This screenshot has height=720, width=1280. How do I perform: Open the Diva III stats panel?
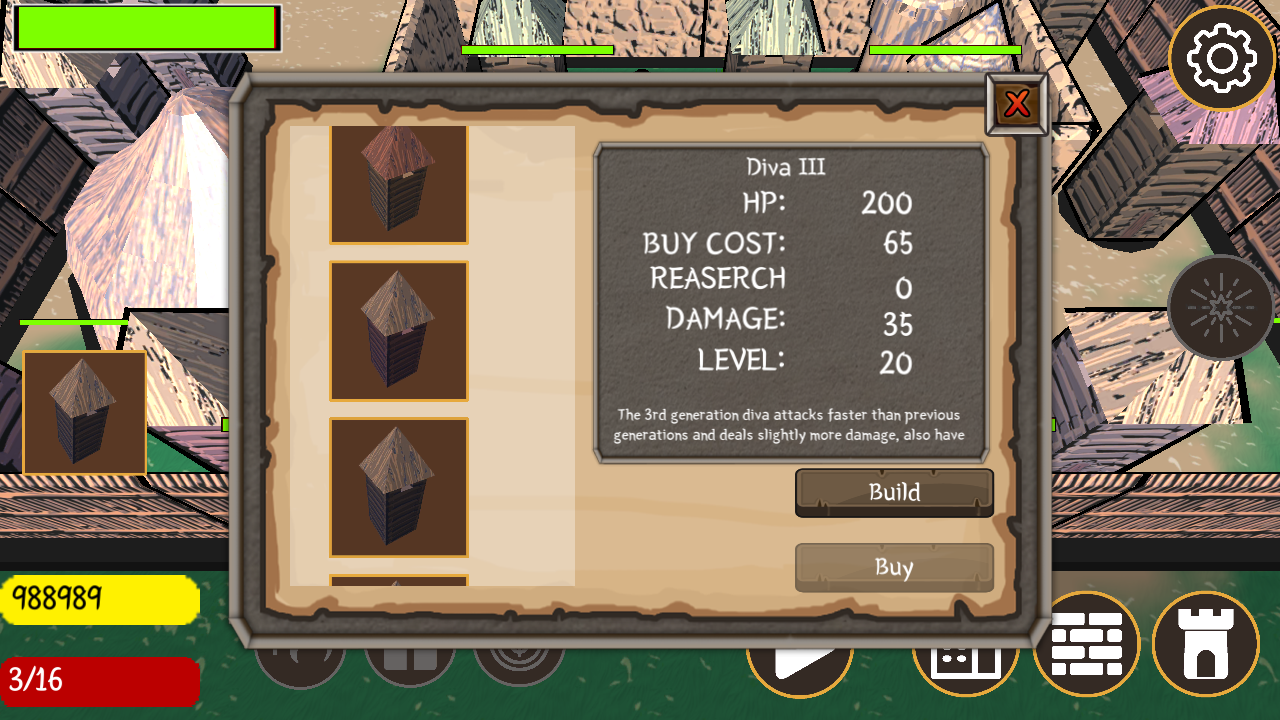click(x=793, y=300)
